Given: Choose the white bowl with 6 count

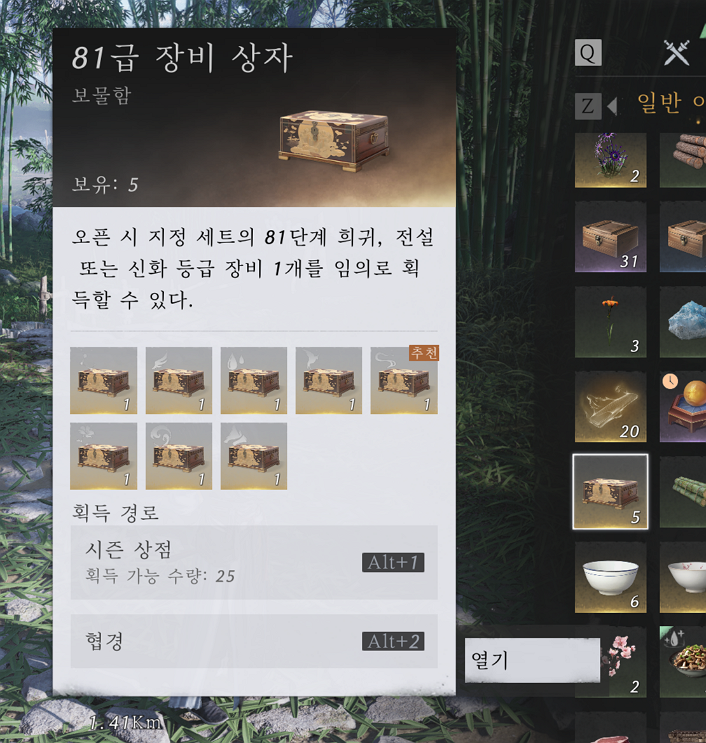Looking at the screenshot, I should 610,577.
